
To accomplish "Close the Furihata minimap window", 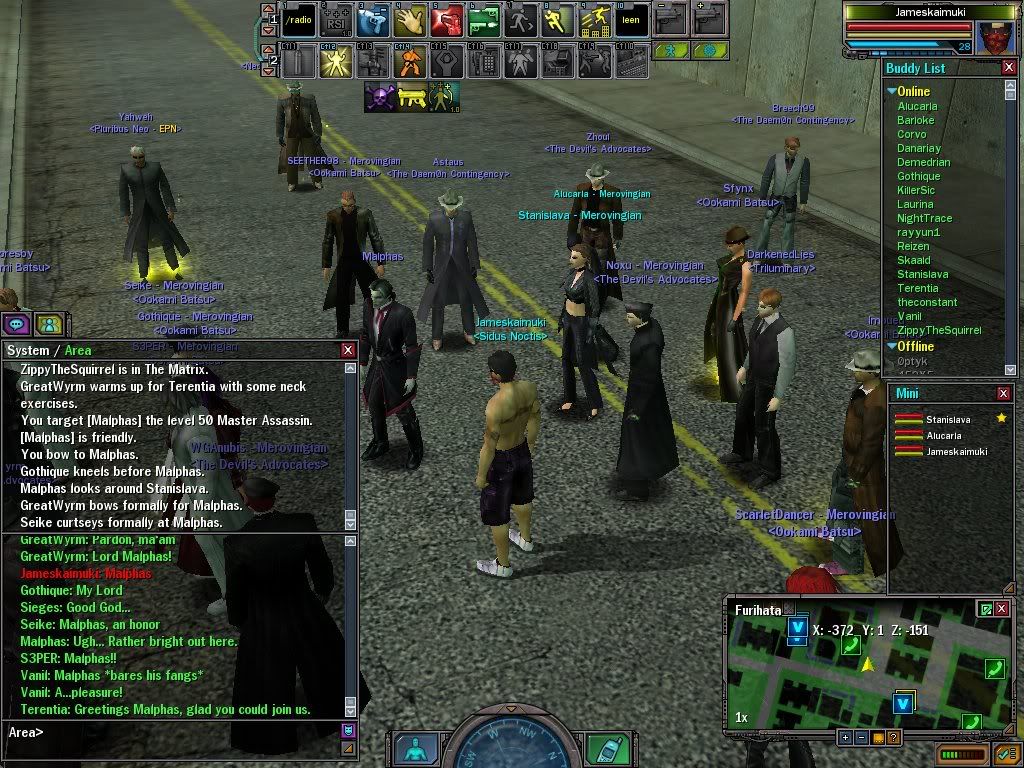I will 1002,609.
